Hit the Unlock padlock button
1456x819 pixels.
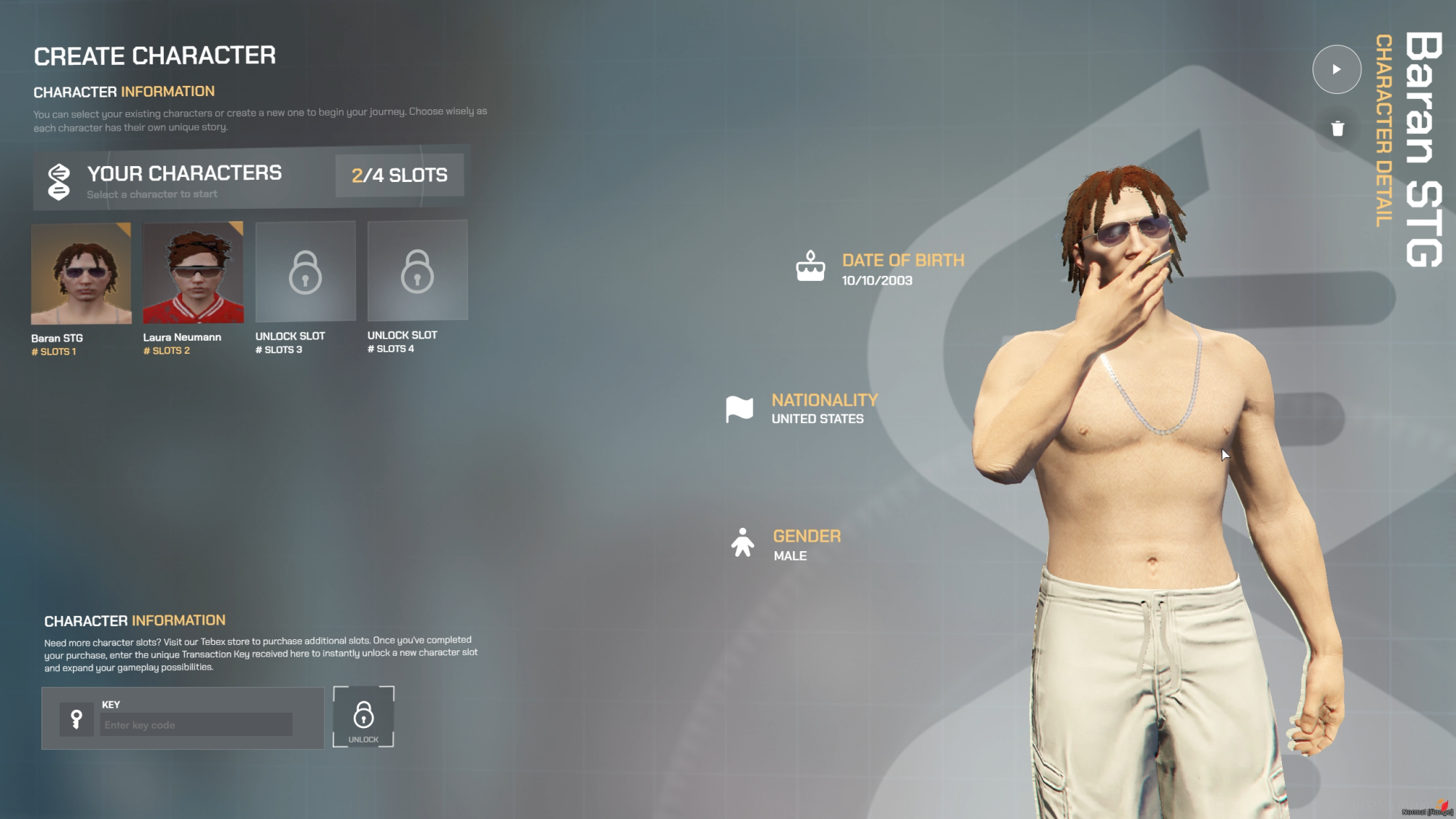coord(363,717)
